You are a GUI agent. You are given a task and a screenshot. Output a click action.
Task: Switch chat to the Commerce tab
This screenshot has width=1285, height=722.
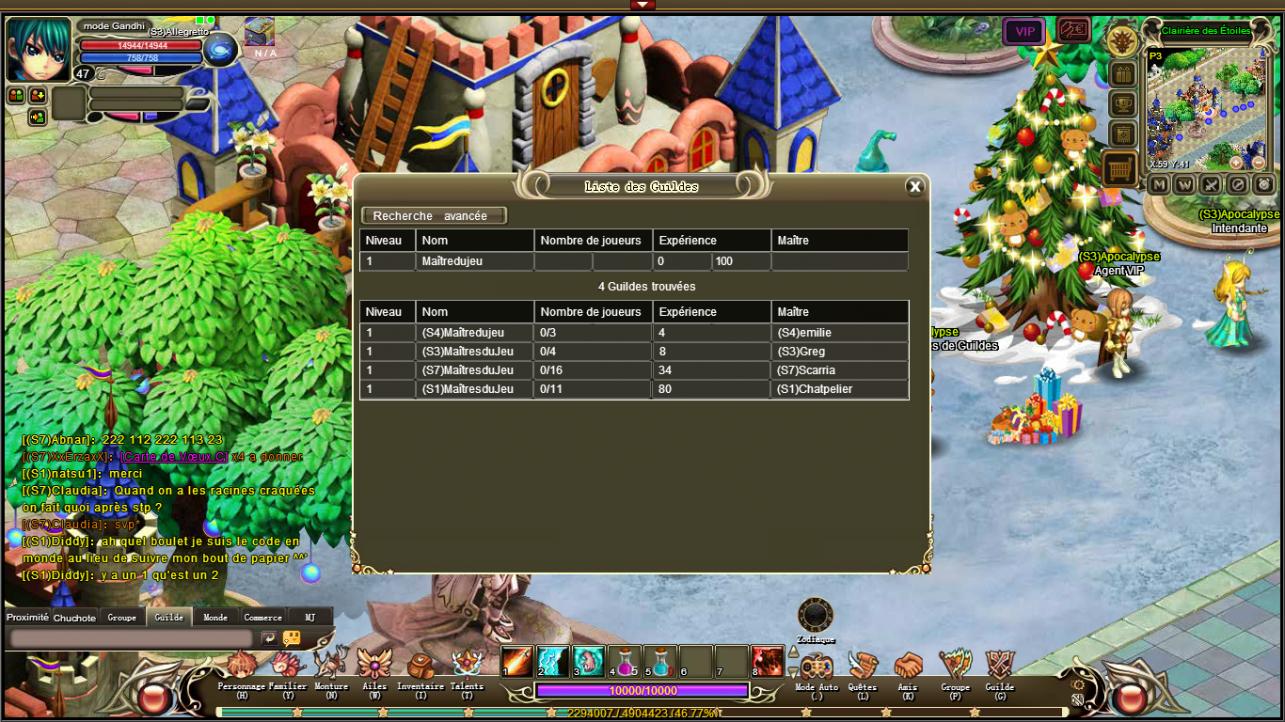tap(263, 618)
